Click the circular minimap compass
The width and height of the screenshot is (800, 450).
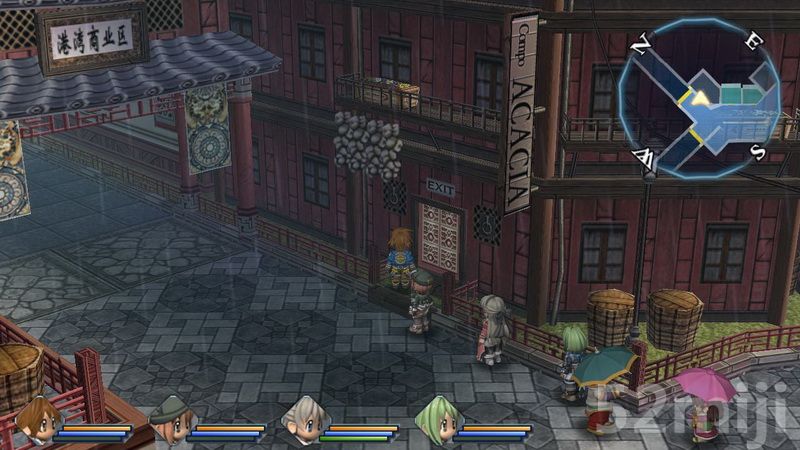698,98
